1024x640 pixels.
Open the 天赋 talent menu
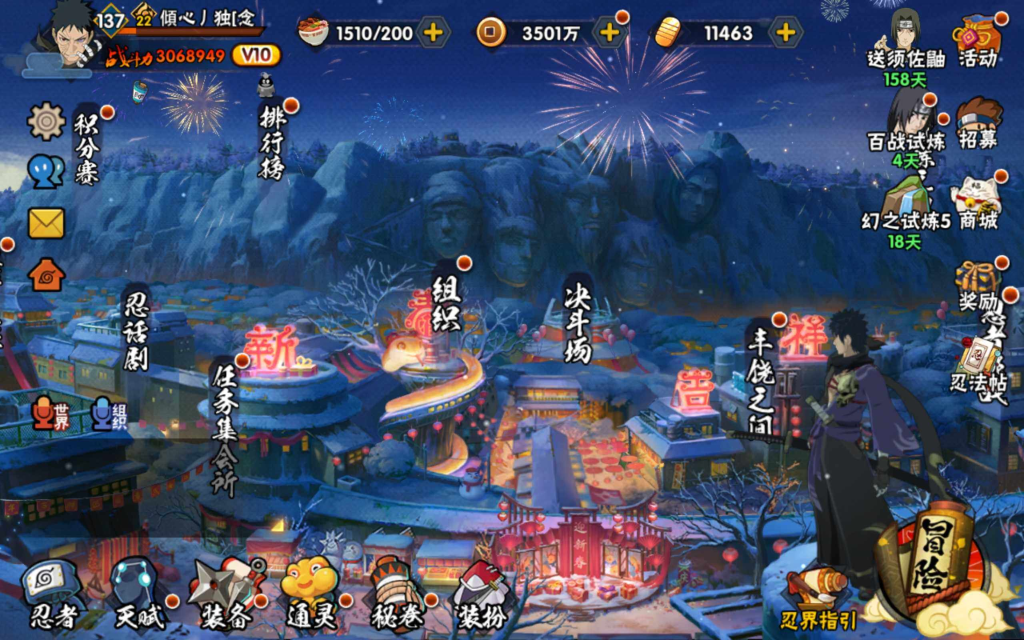click(135, 595)
